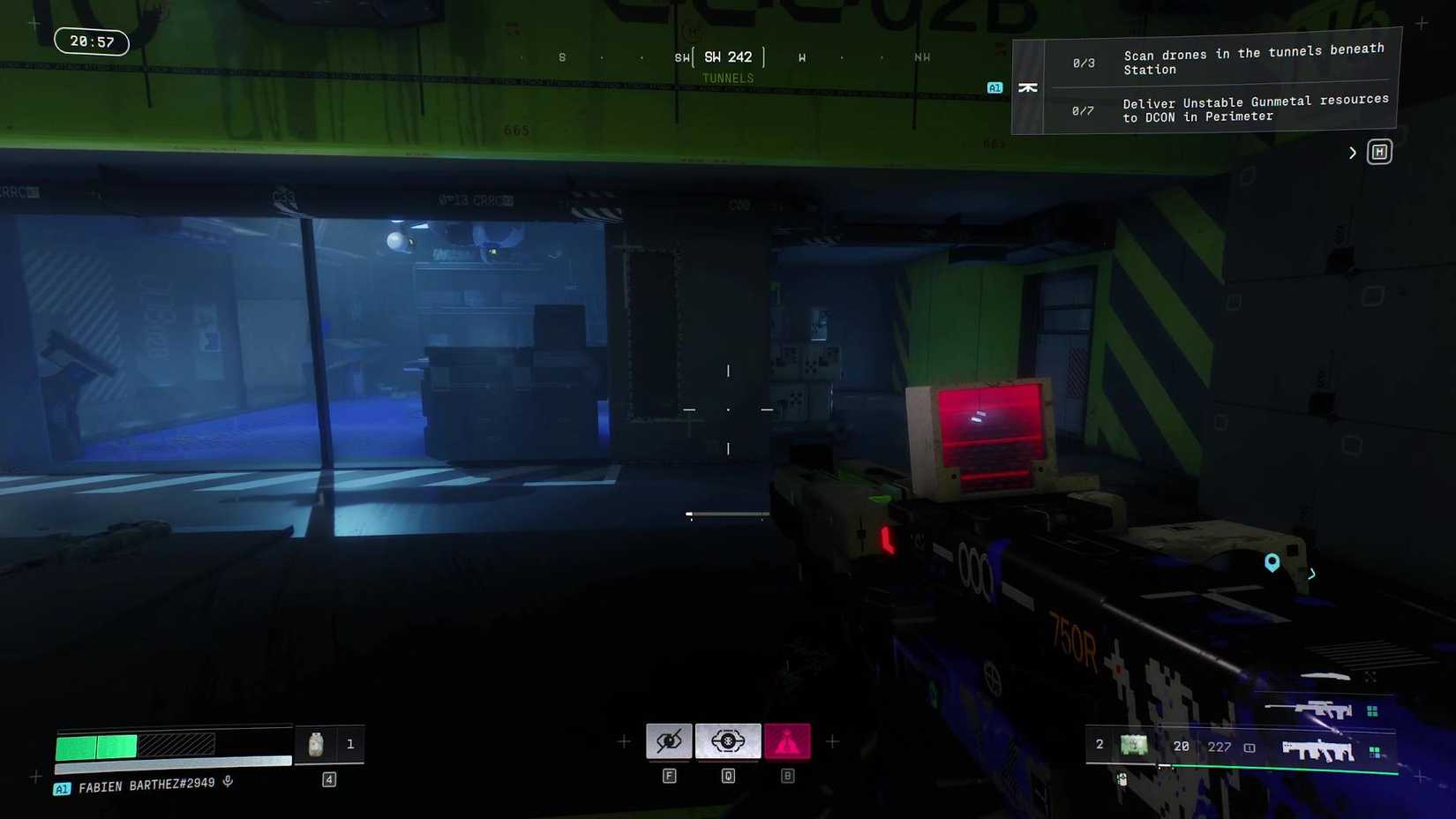Toggle the teal waypoint pin on the weapon
This screenshot has height=819, width=1456.
(x=1272, y=562)
